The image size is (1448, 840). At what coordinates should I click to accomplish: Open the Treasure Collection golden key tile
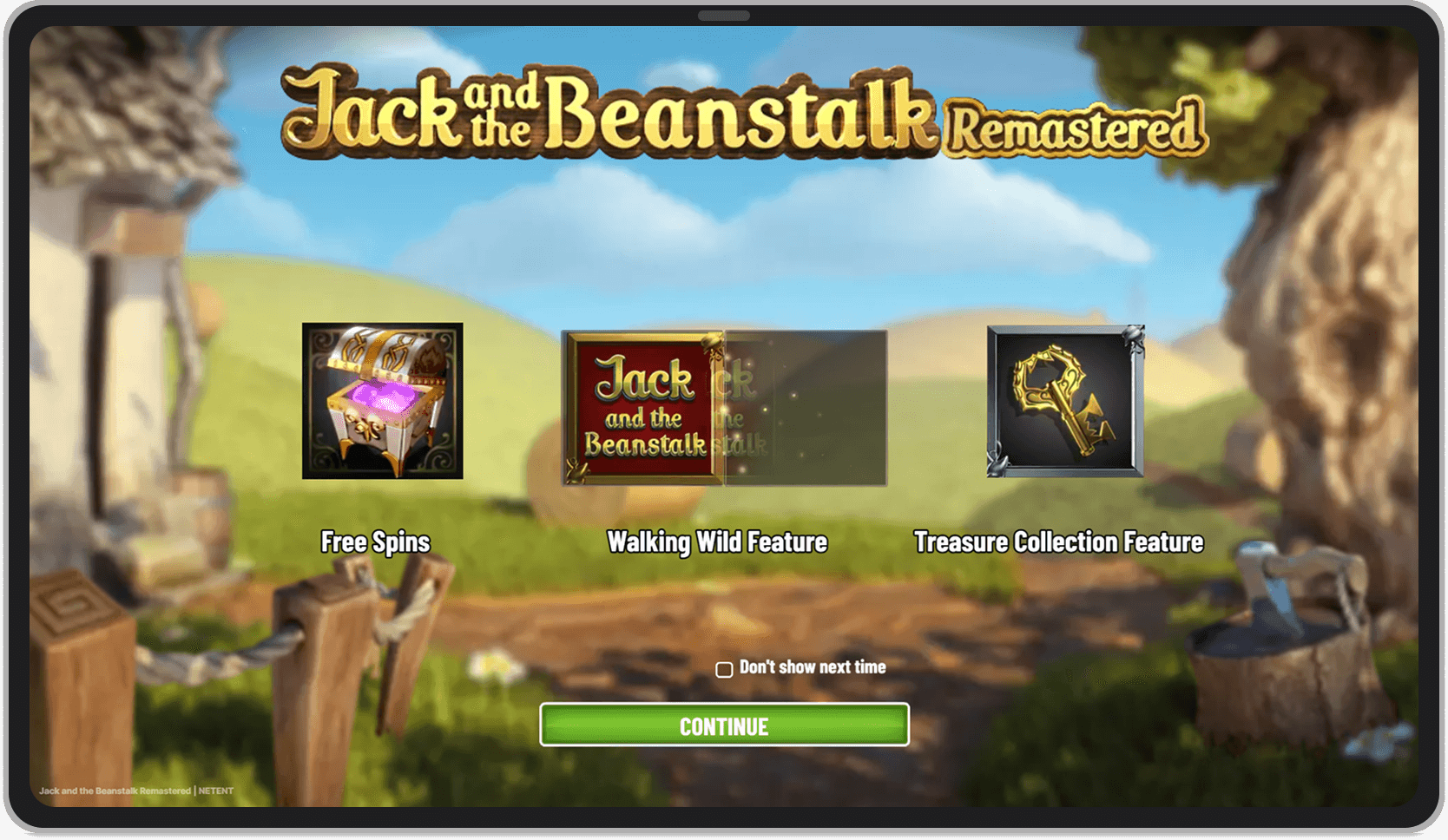click(1065, 401)
